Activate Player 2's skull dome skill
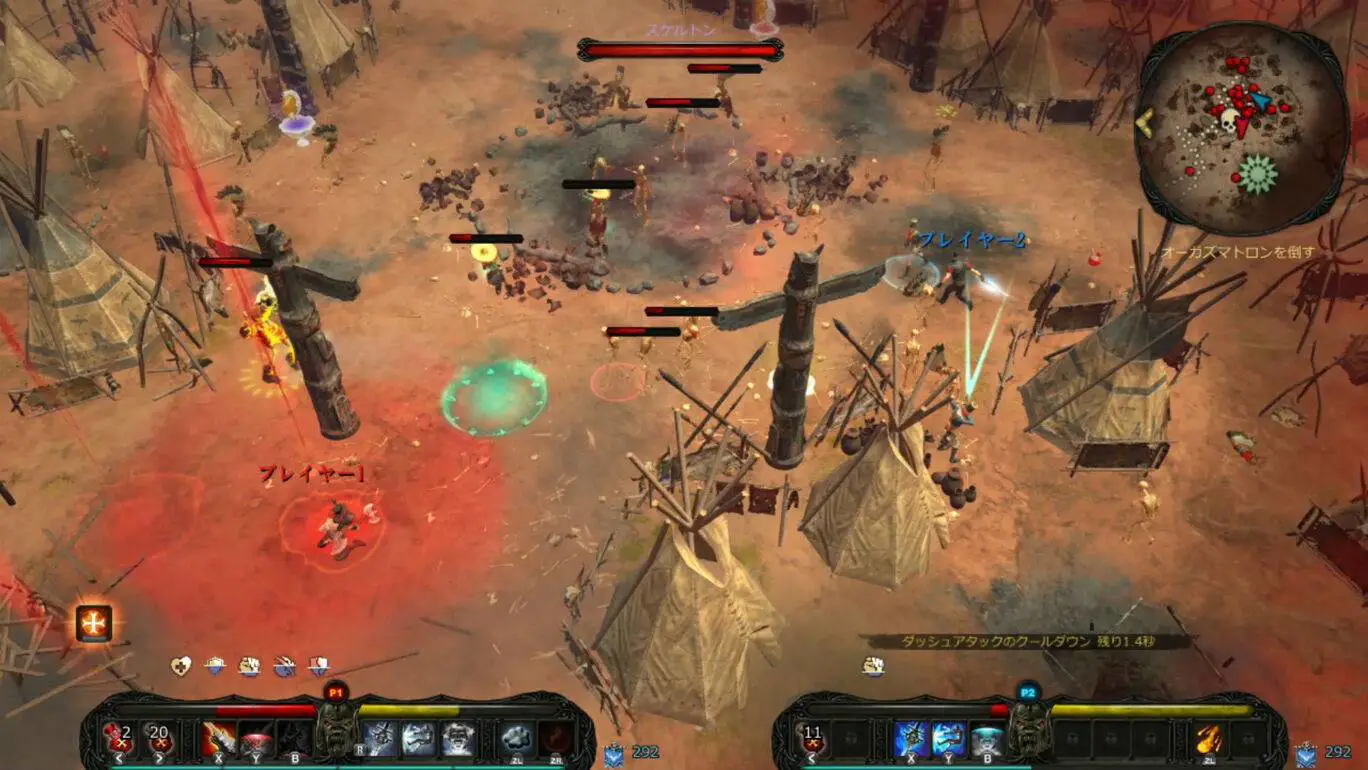This screenshot has width=1368, height=770. coord(988,739)
